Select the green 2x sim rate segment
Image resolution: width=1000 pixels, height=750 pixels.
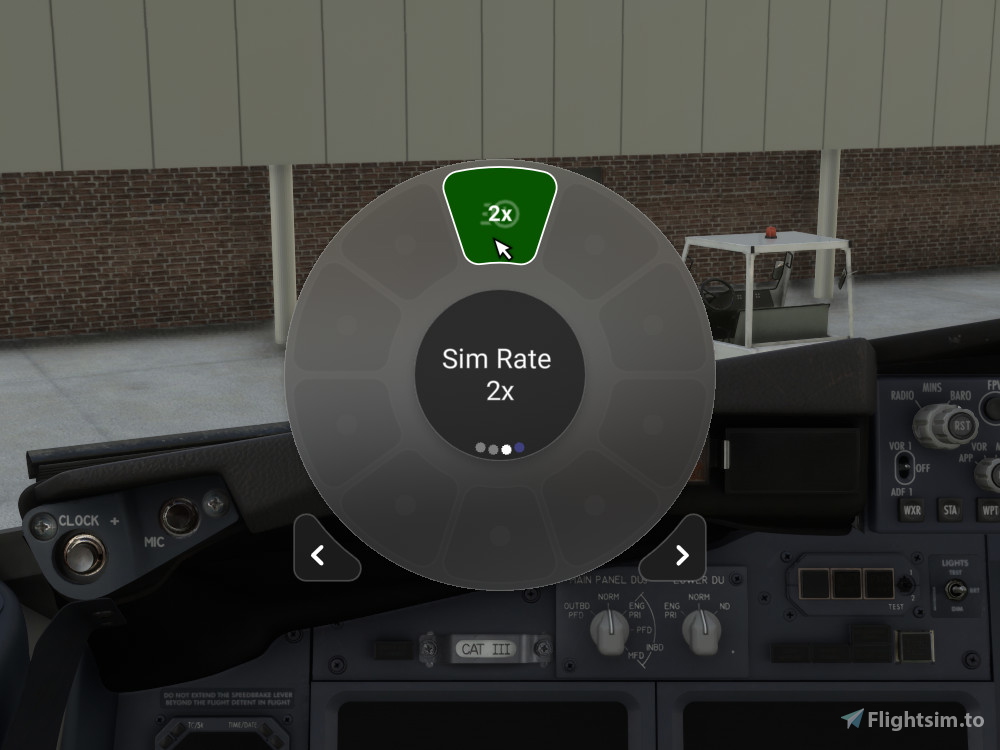(x=500, y=214)
